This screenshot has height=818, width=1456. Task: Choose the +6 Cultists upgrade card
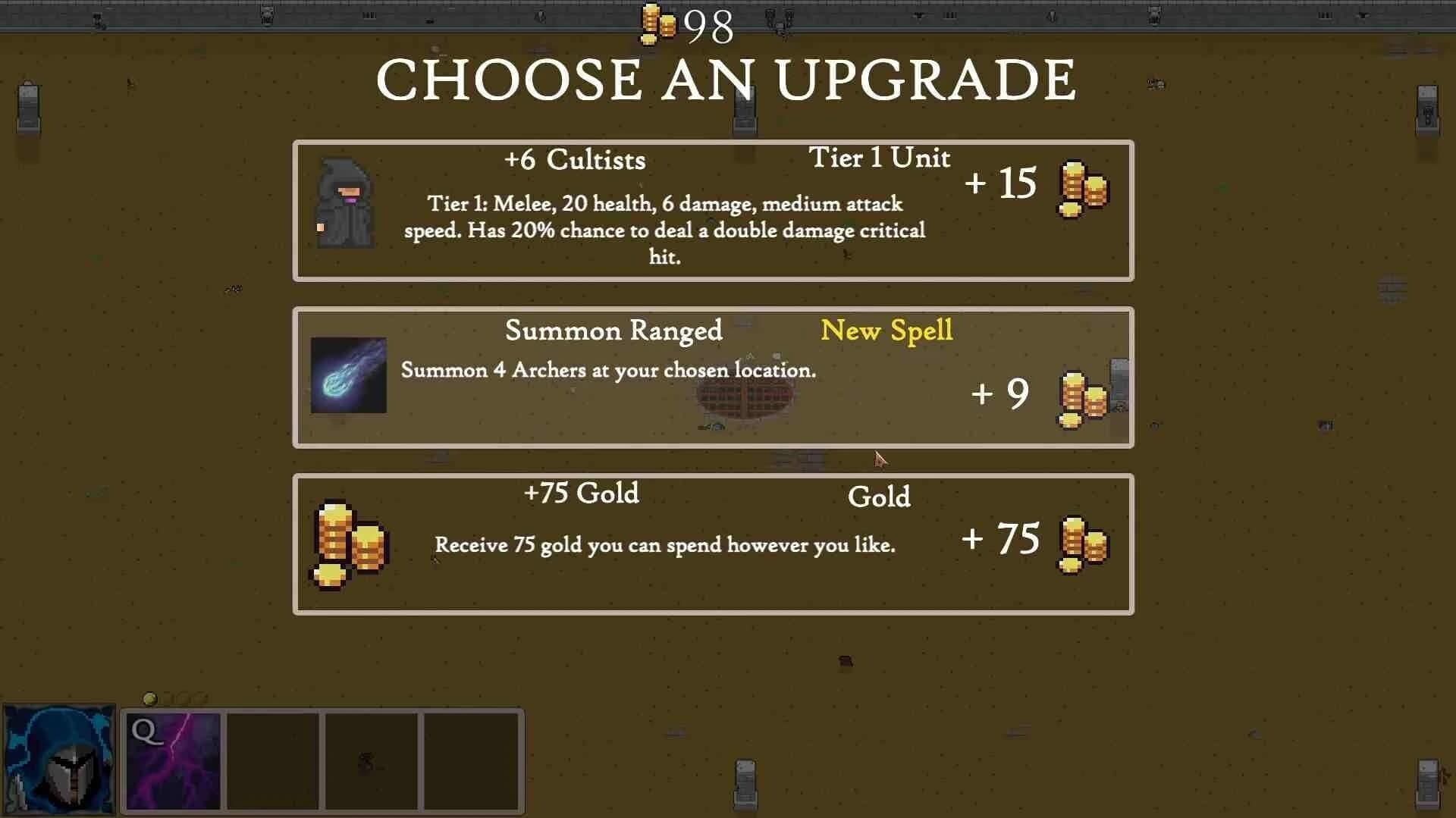(713, 209)
